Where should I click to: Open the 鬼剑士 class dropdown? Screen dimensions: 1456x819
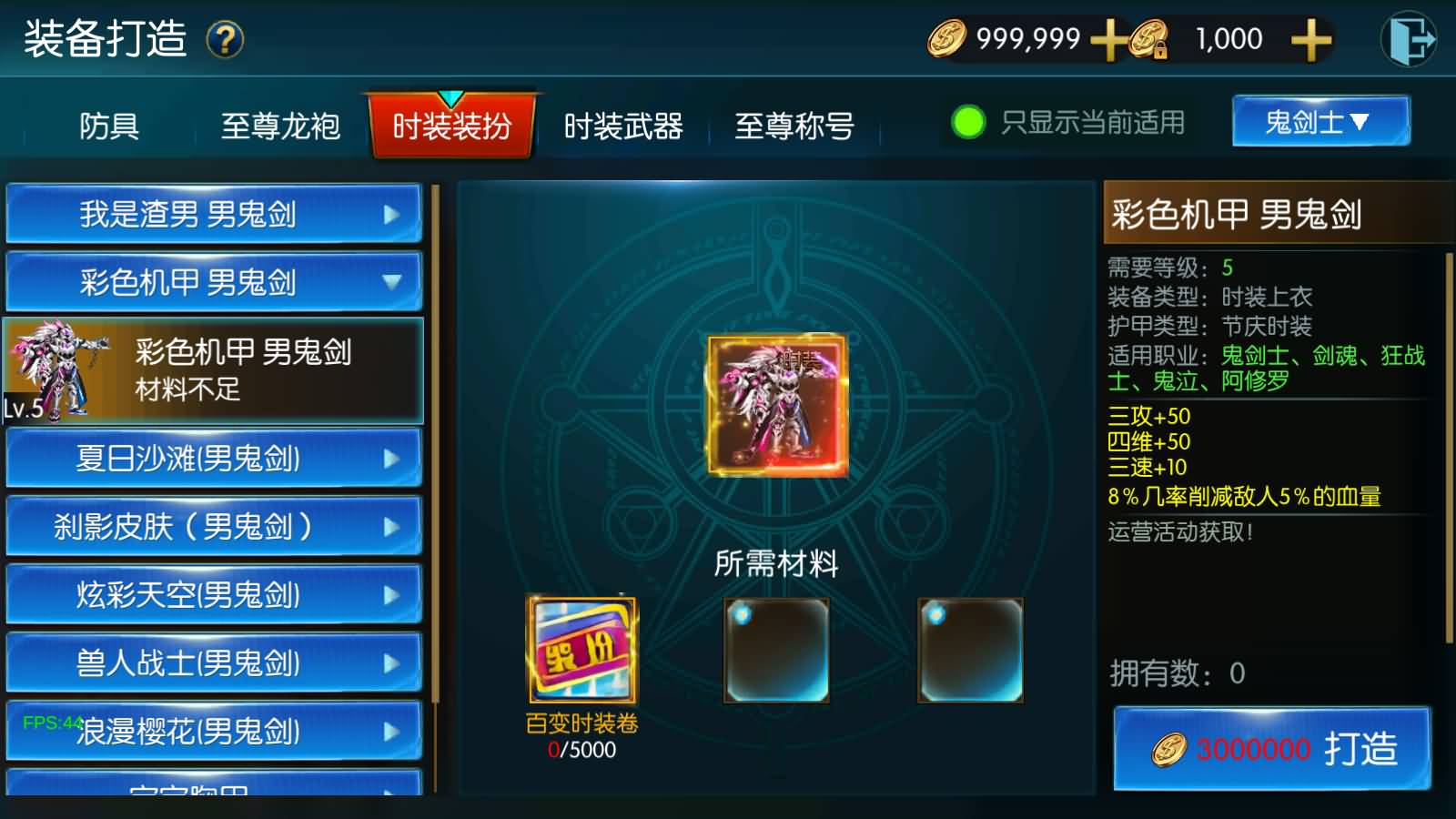[x=1319, y=121]
